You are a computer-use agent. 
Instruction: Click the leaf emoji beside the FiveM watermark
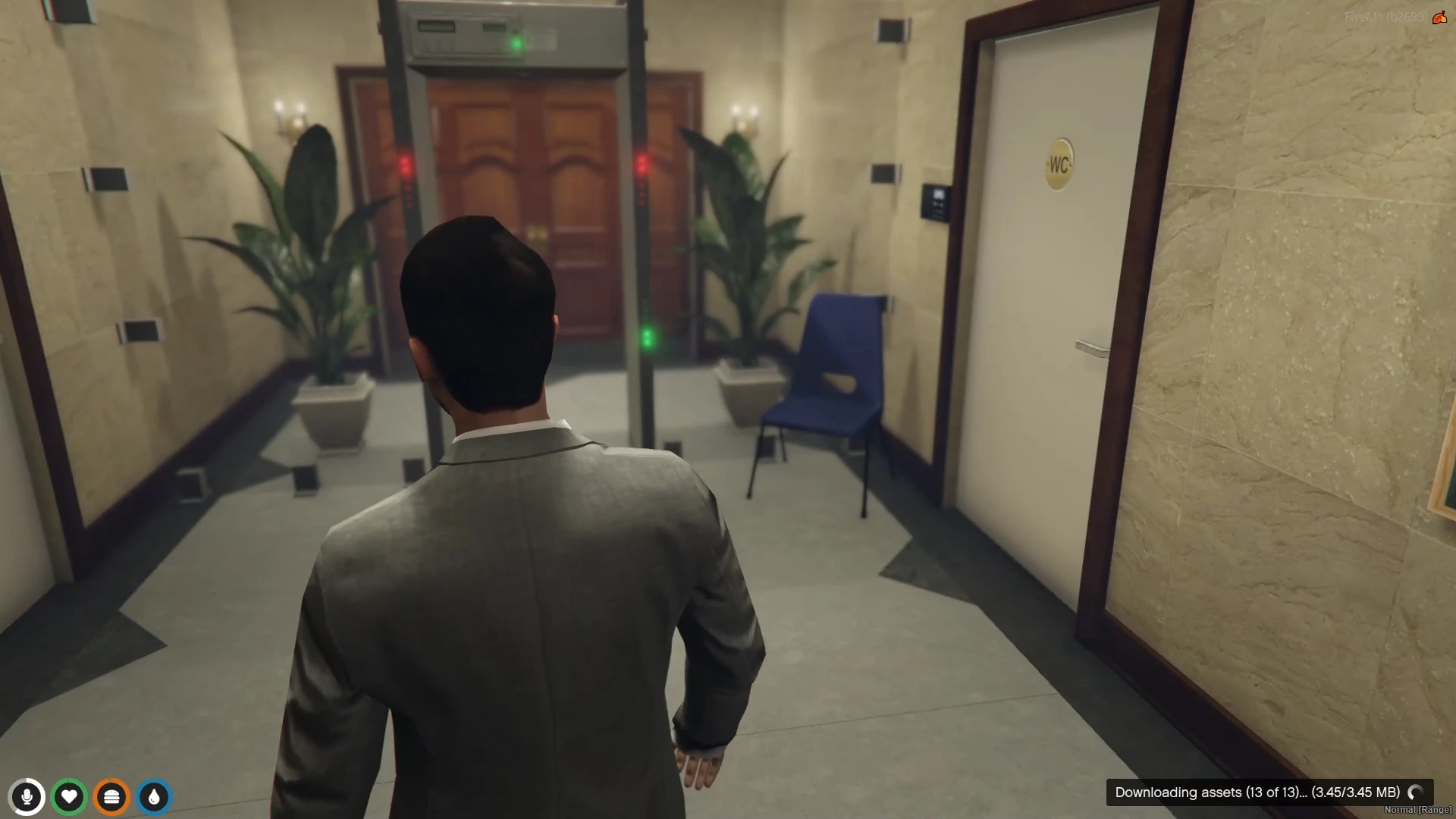pos(1440,17)
